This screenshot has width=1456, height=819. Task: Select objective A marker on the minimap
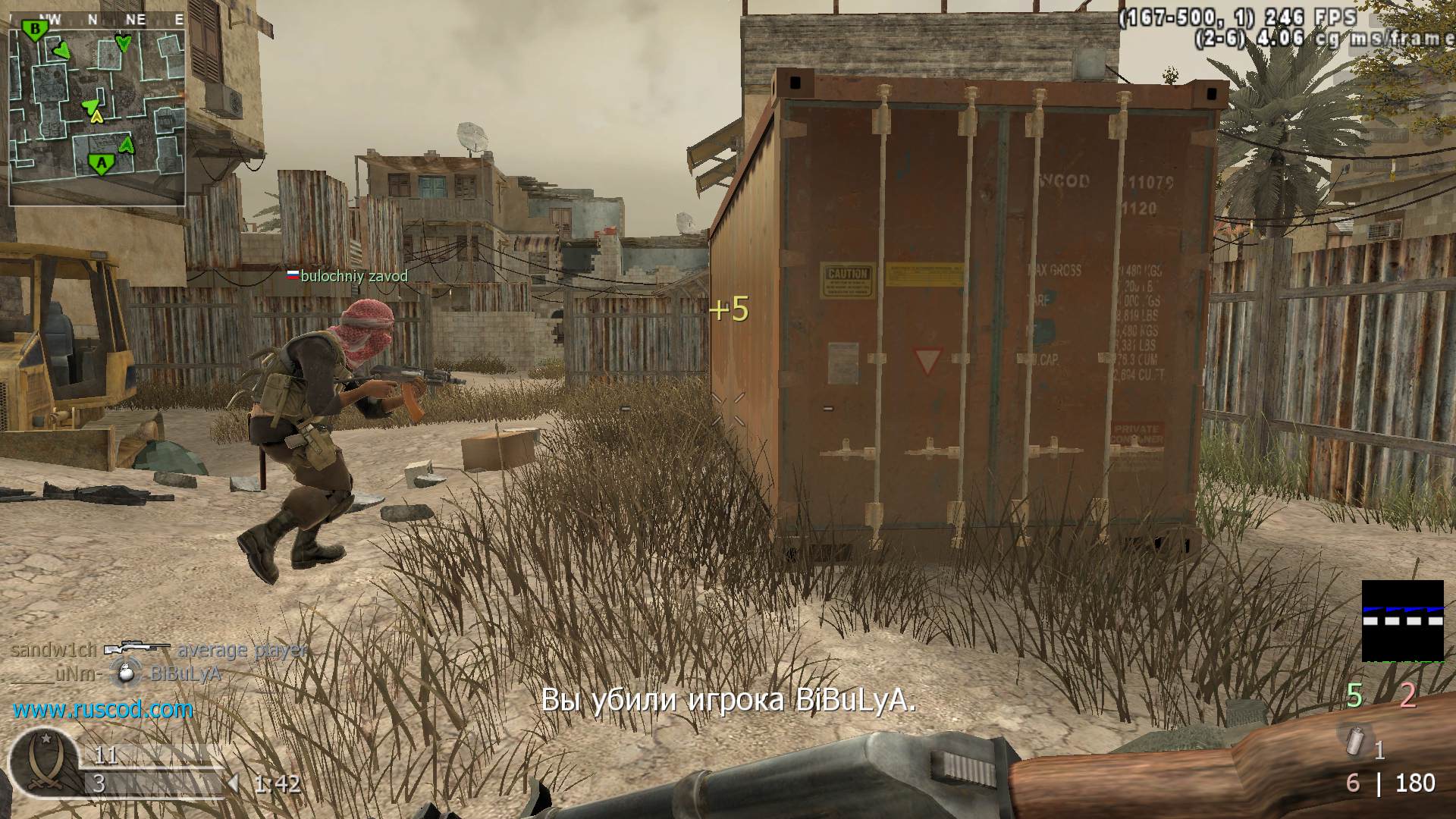click(100, 163)
